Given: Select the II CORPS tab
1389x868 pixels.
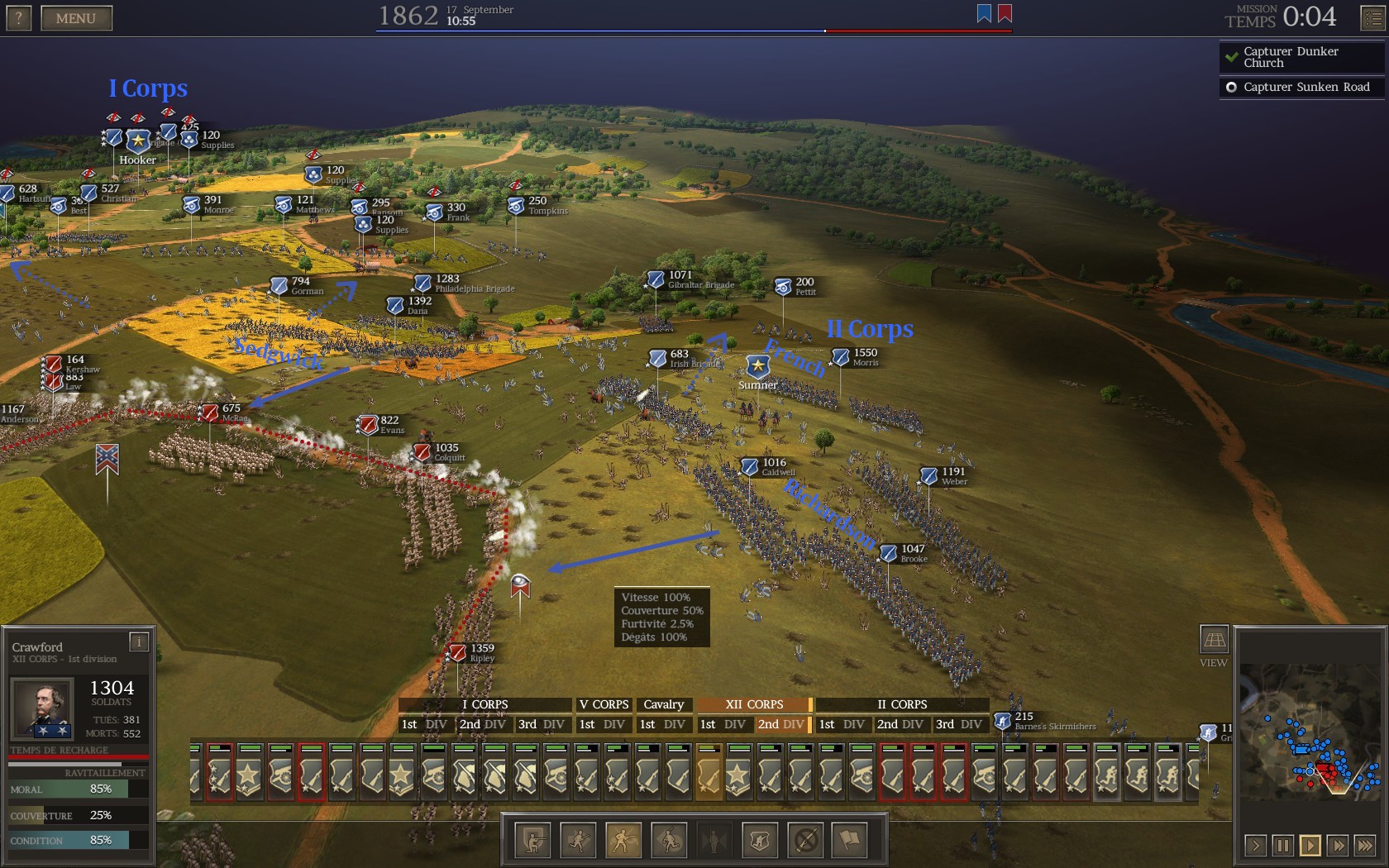Looking at the screenshot, I should 901,704.
